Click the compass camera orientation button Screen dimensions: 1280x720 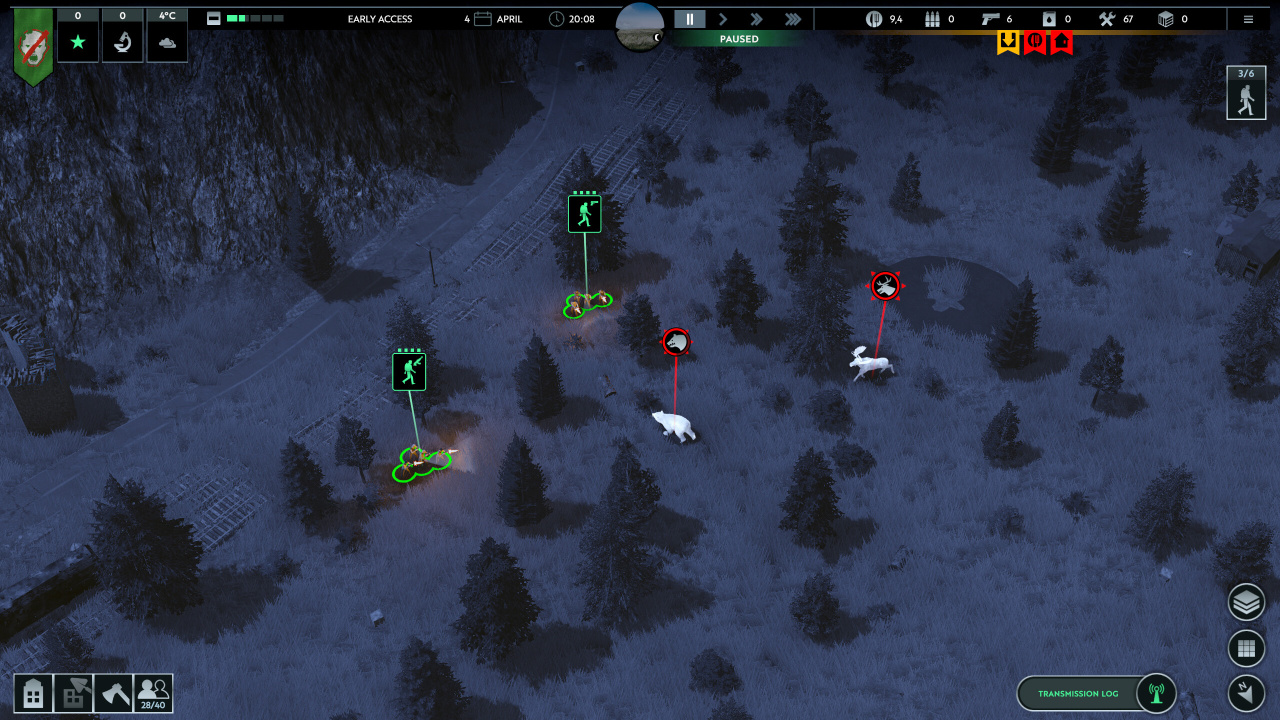point(1246,692)
